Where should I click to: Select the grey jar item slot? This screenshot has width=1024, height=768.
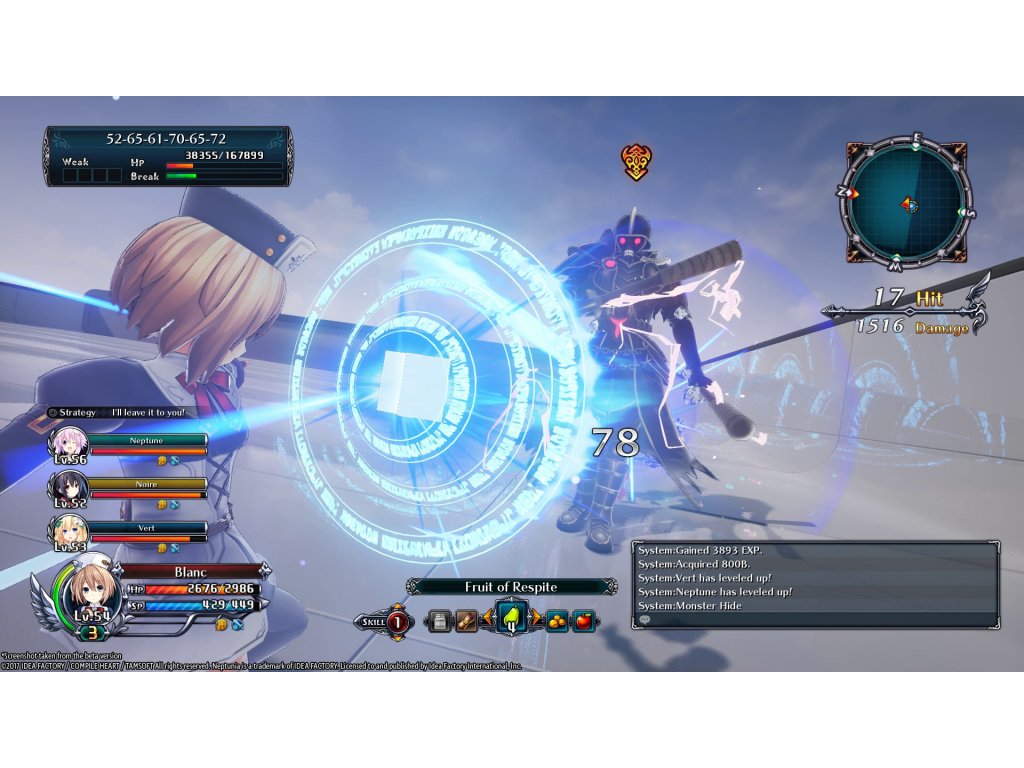[x=437, y=621]
